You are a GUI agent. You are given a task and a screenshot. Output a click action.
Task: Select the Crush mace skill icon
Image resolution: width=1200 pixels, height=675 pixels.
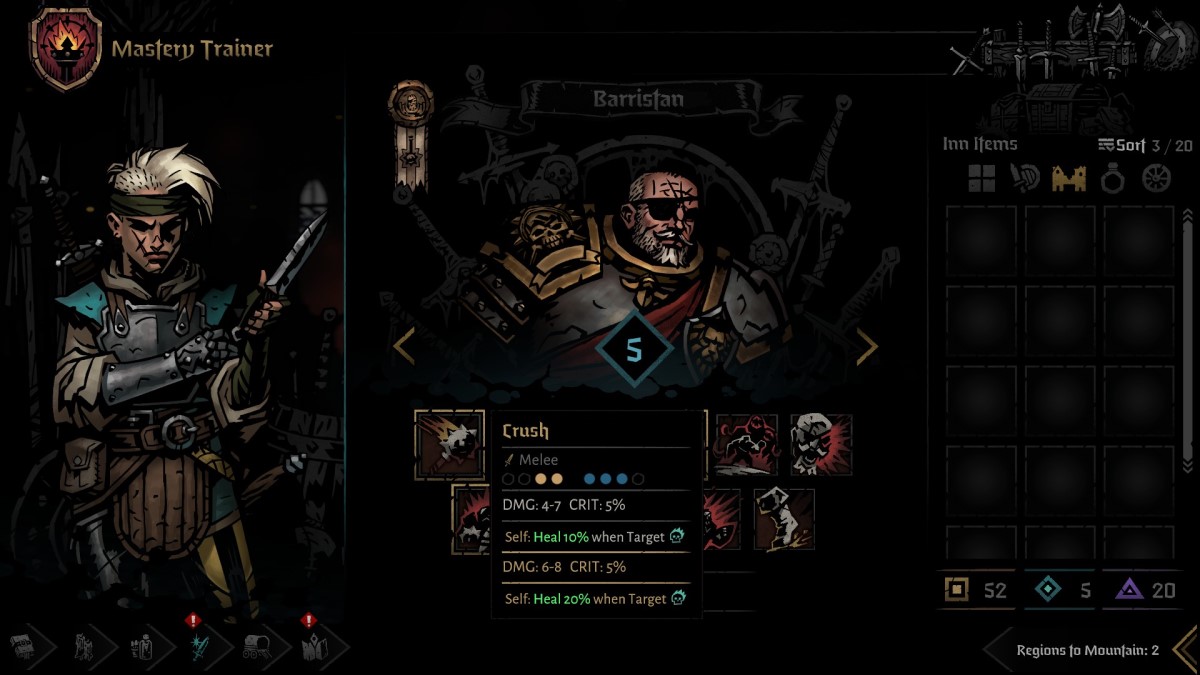449,445
